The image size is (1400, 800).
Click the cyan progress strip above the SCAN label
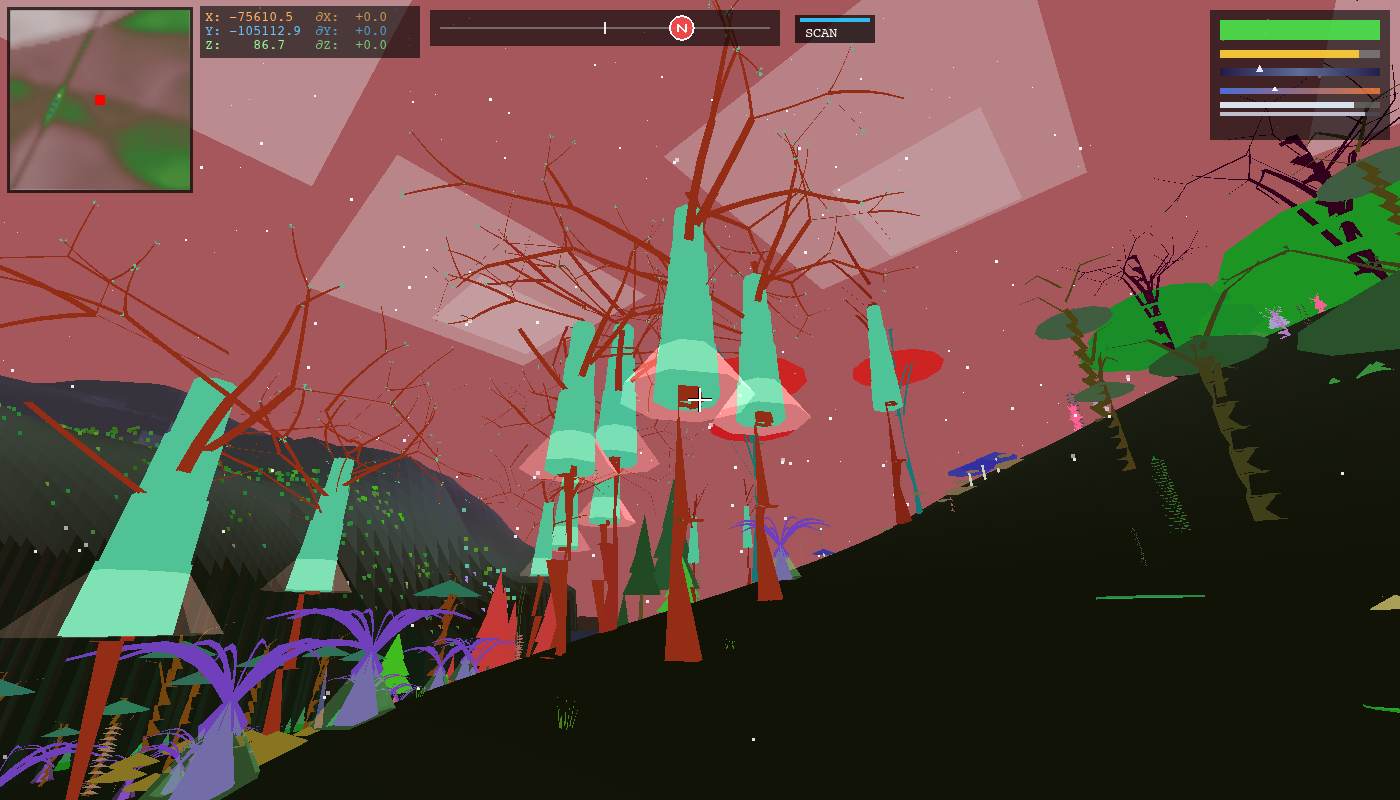[x=833, y=18]
